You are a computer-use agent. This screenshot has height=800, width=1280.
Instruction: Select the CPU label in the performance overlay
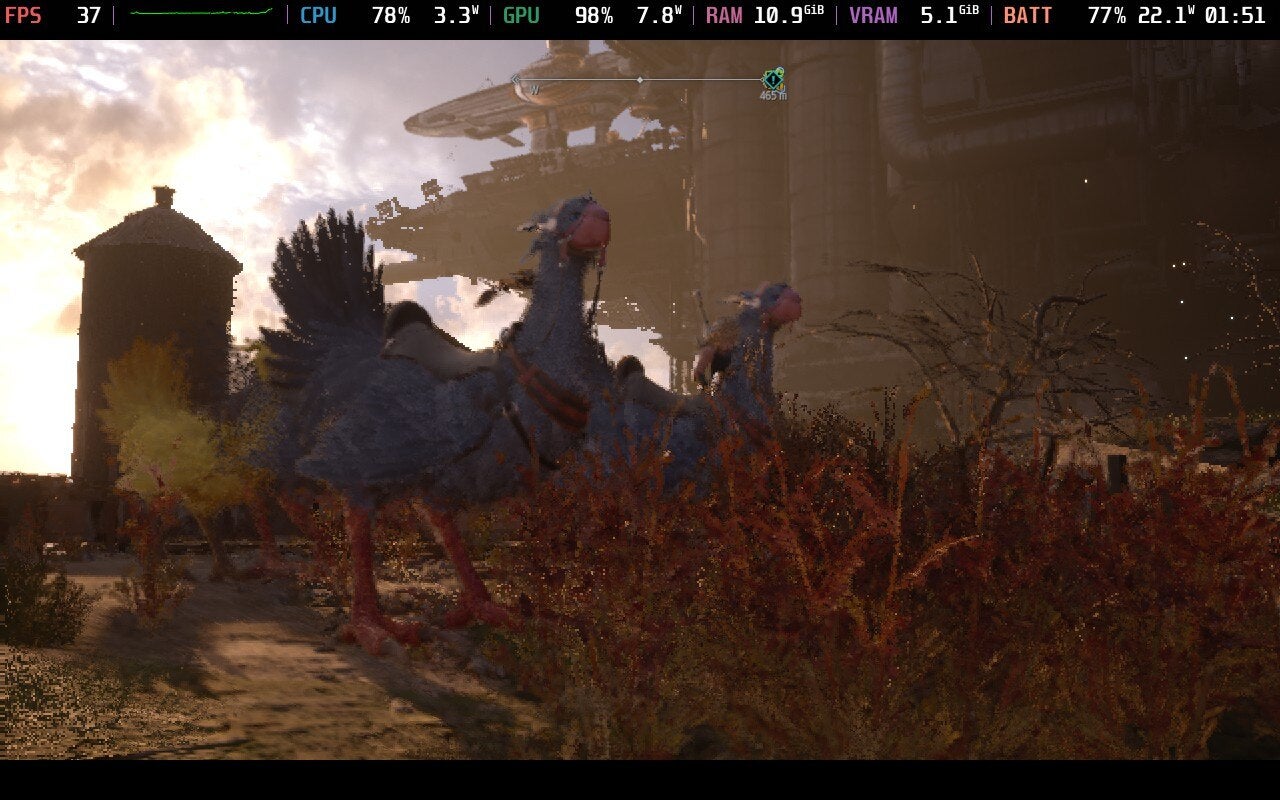tap(318, 16)
